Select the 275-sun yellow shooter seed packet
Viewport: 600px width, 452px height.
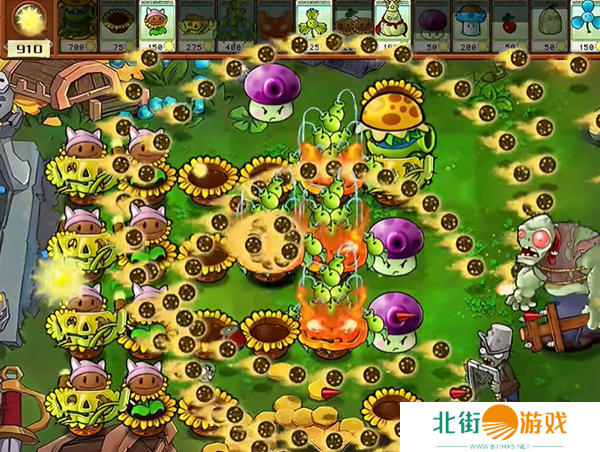197,27
